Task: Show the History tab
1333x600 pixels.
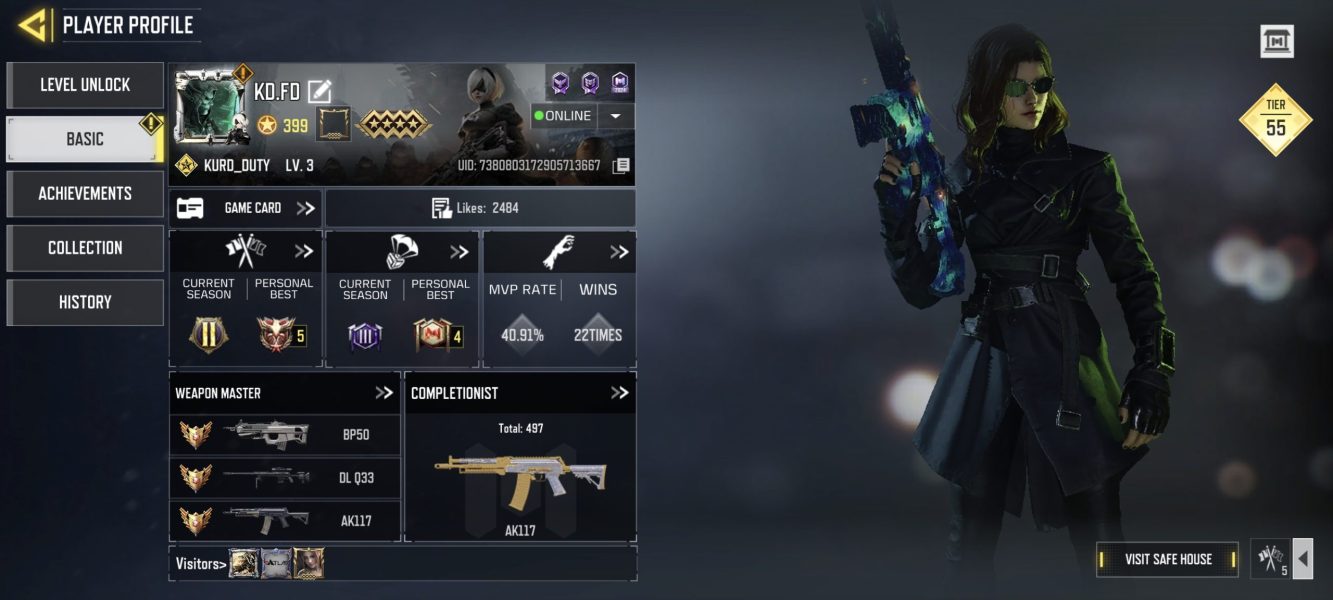Action: click(85, 302)
